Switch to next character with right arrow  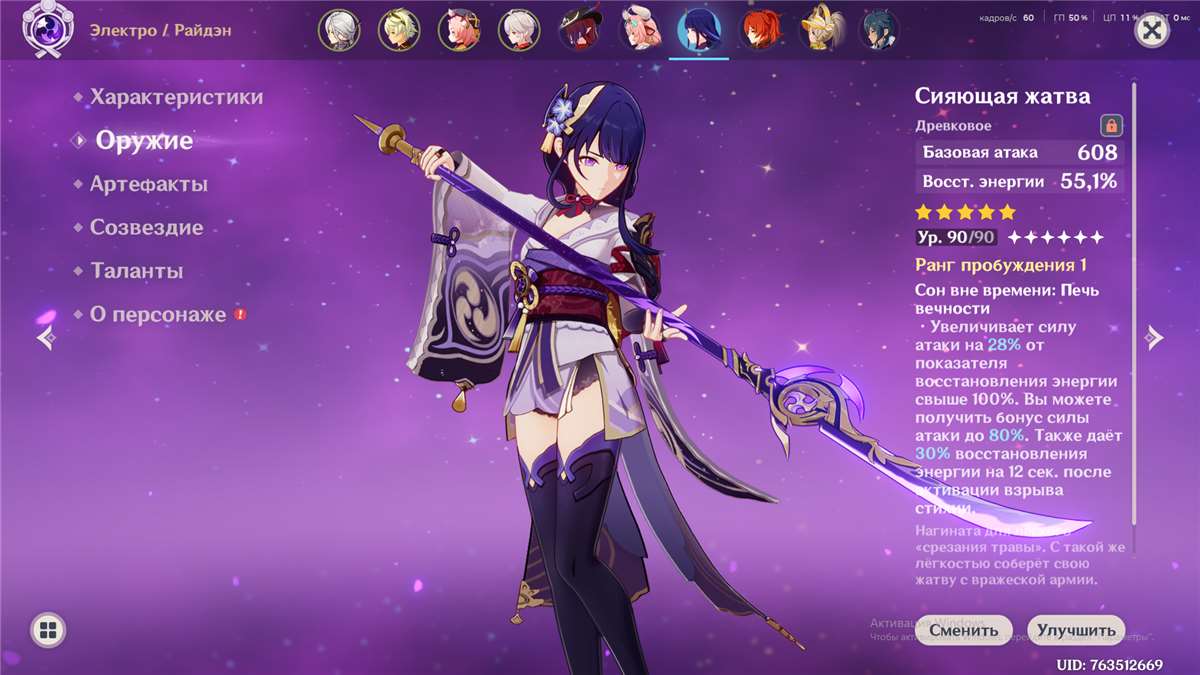point(1154,338)
